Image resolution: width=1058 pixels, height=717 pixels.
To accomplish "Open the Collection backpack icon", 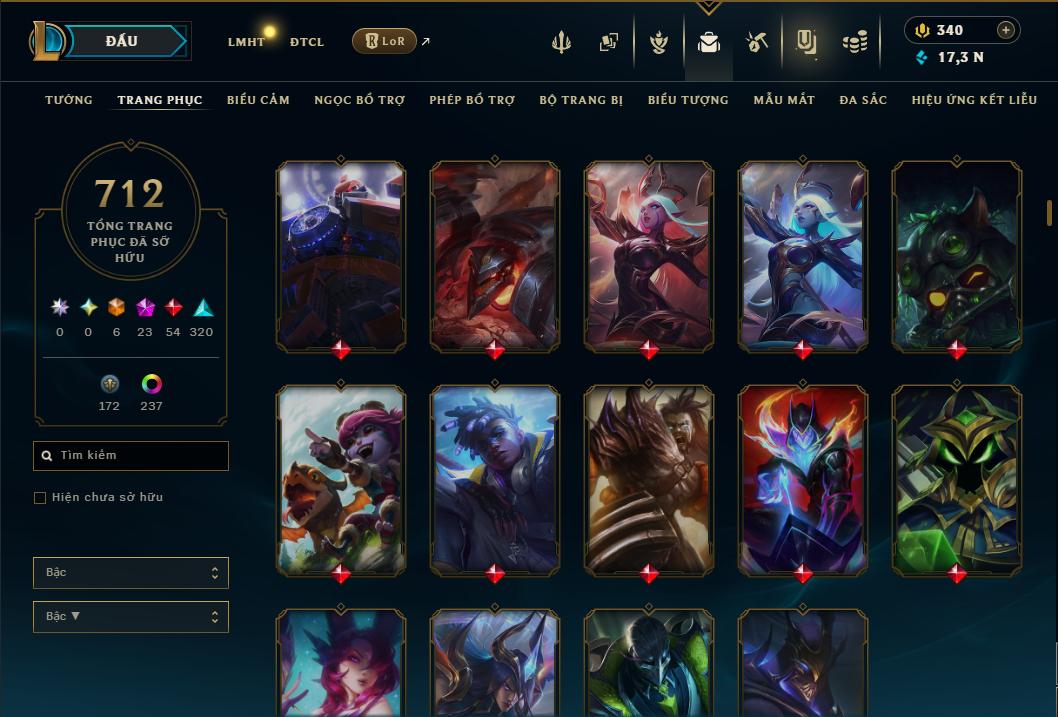I will click(x=709, y=42).
